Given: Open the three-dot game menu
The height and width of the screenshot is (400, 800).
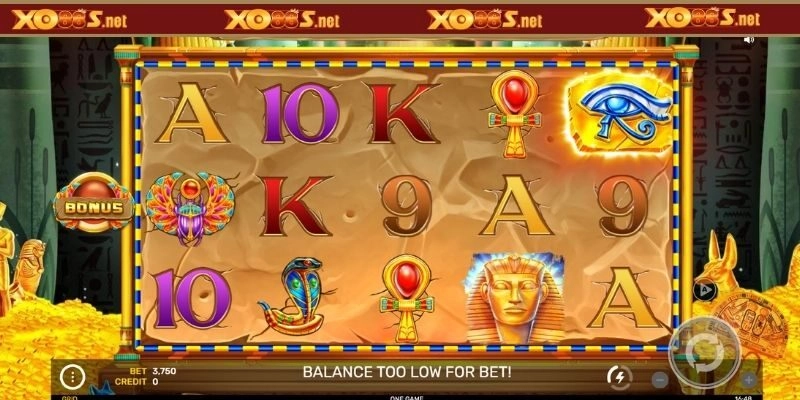Looking at the screenshot, I should tap(71, 377).
